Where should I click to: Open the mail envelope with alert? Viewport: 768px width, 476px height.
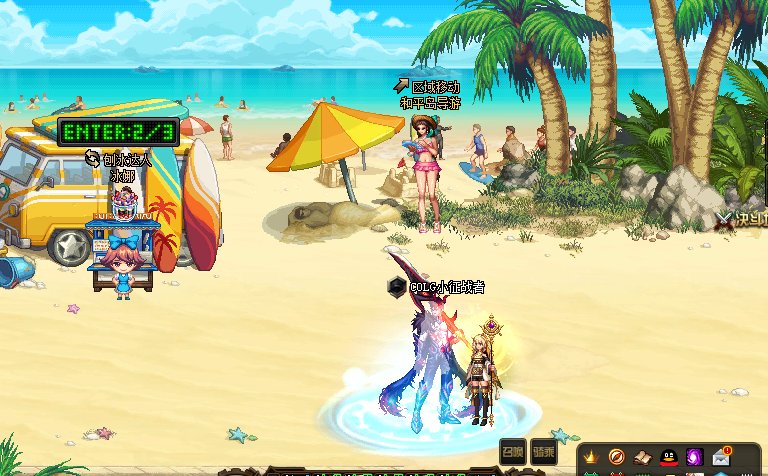point(722,458)
